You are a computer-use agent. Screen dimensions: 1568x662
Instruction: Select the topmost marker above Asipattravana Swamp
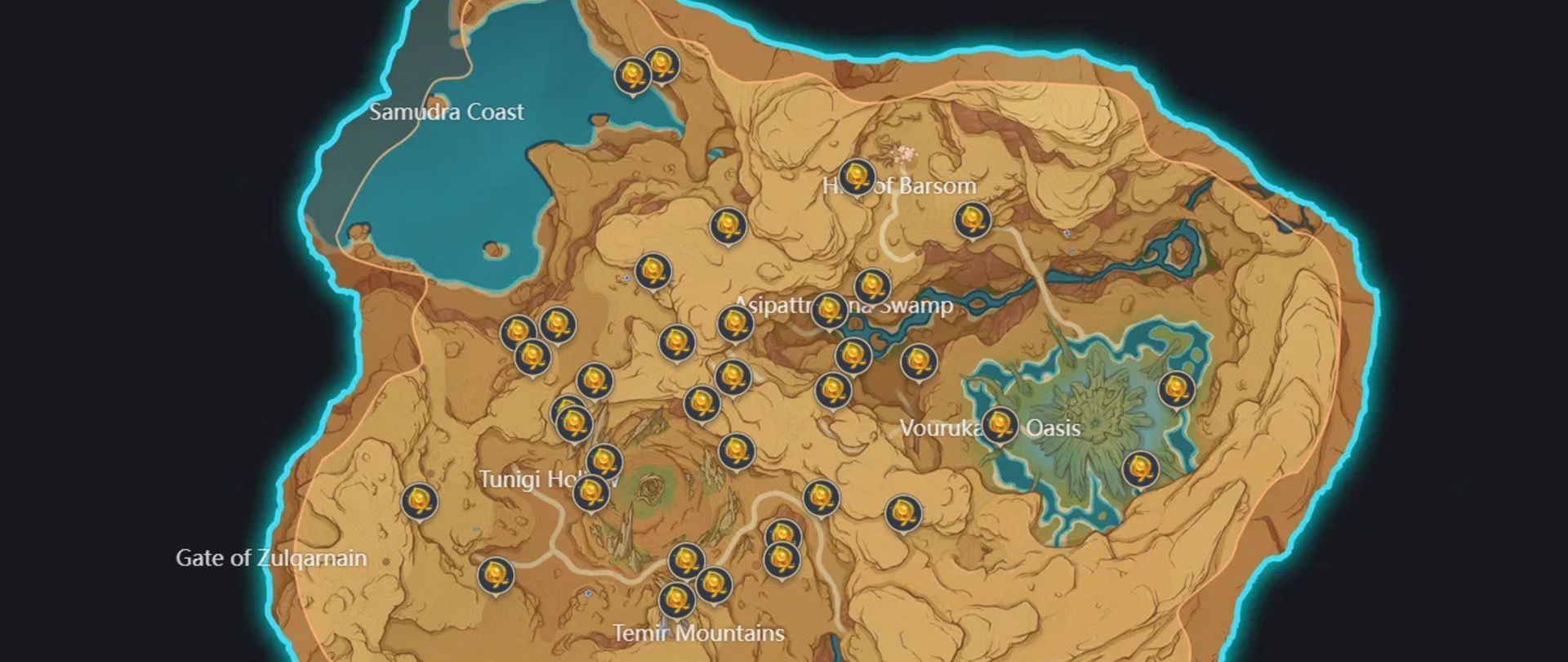tap(729, 226)
